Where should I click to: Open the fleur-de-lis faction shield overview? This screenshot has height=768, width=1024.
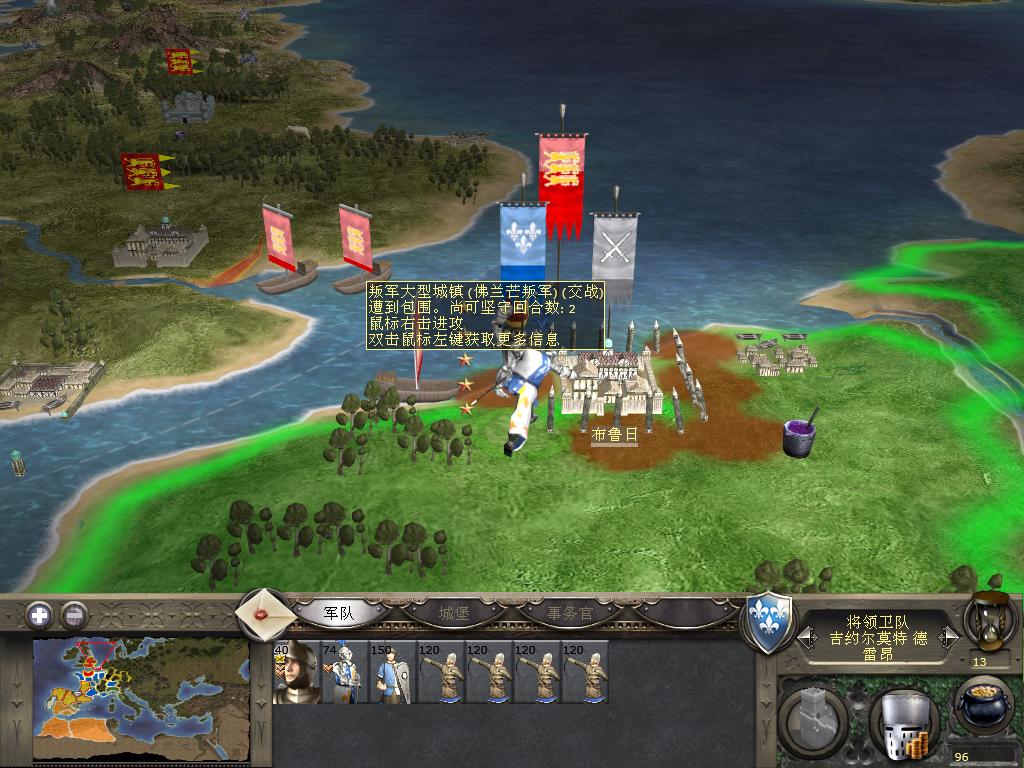[x=768, y=622]
